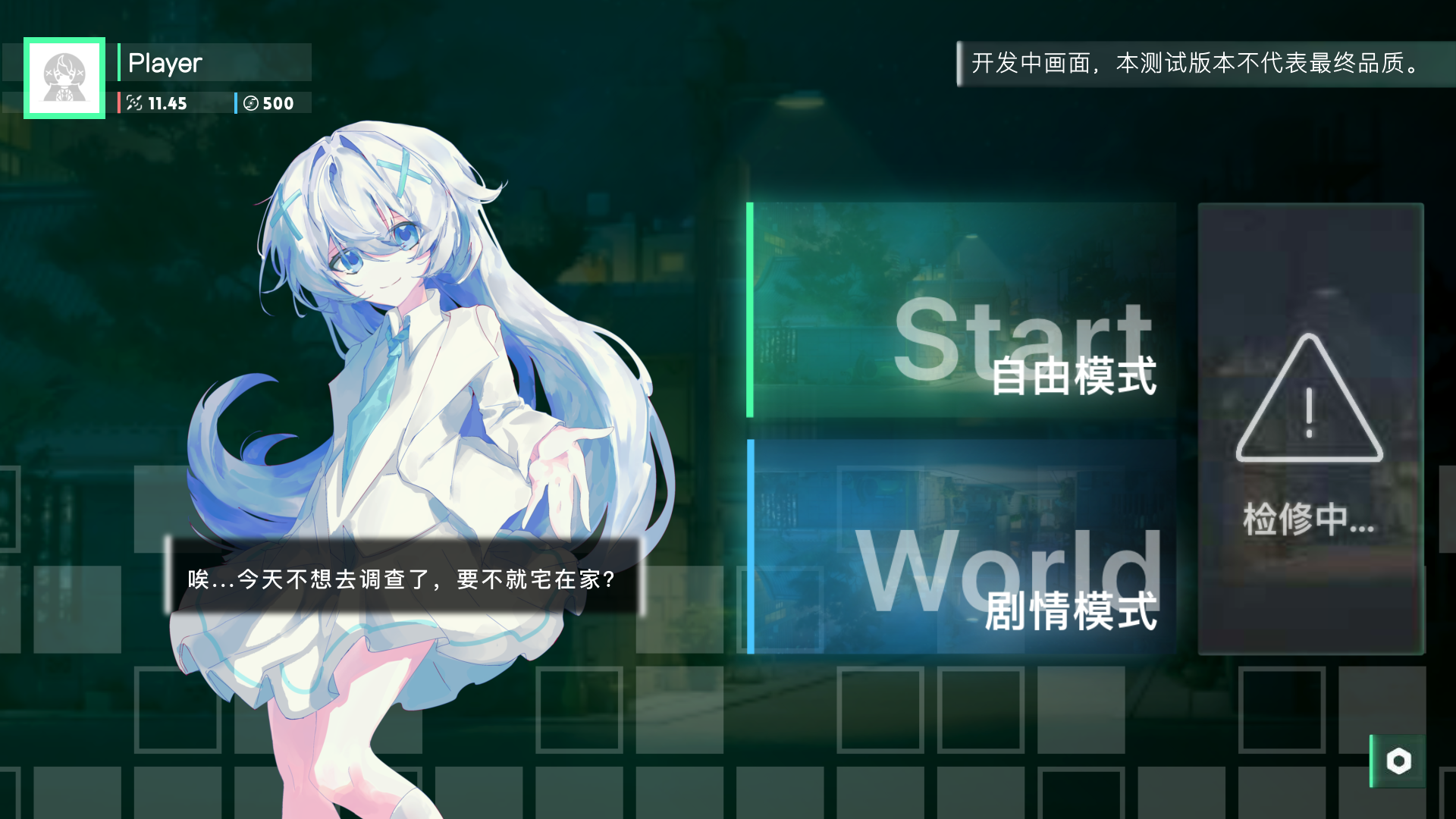Click the Player name label
This screenshot has height=819, width=1456.
165,63
